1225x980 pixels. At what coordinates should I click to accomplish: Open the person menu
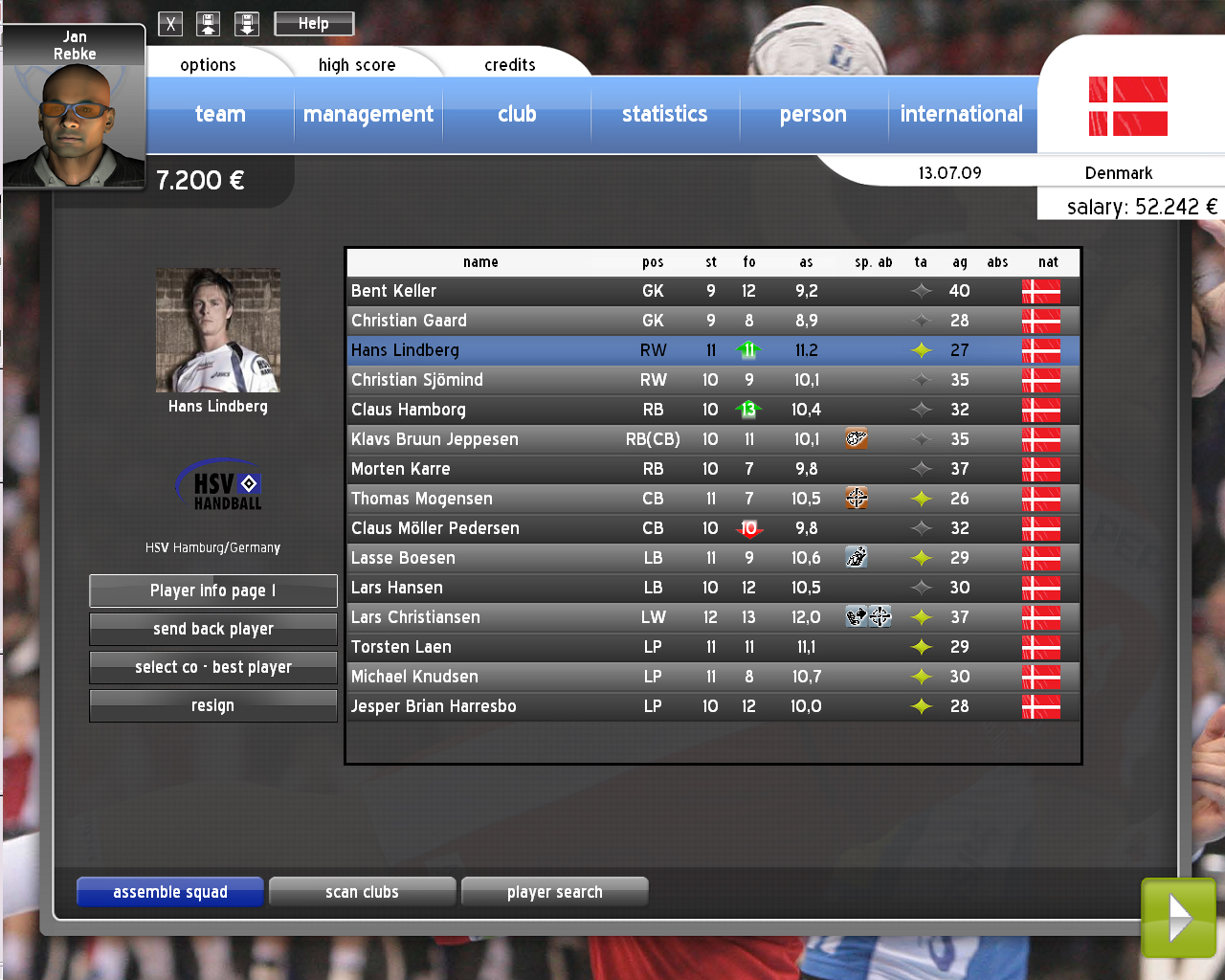pyautogui.click(x=813, y=115)
